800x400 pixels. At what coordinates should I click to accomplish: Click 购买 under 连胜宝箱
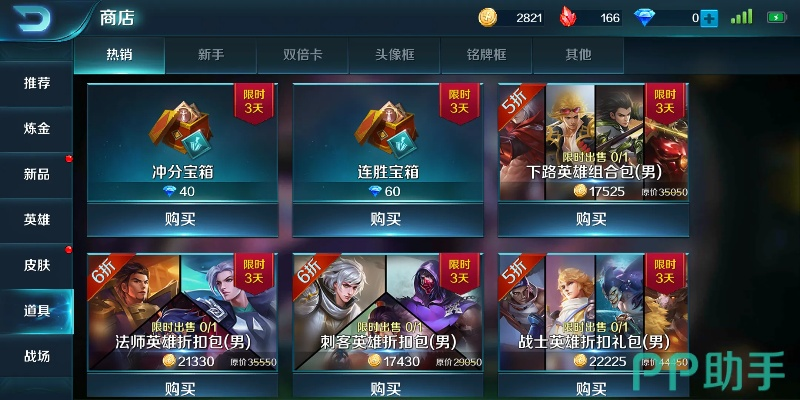(x=386, y=218)
